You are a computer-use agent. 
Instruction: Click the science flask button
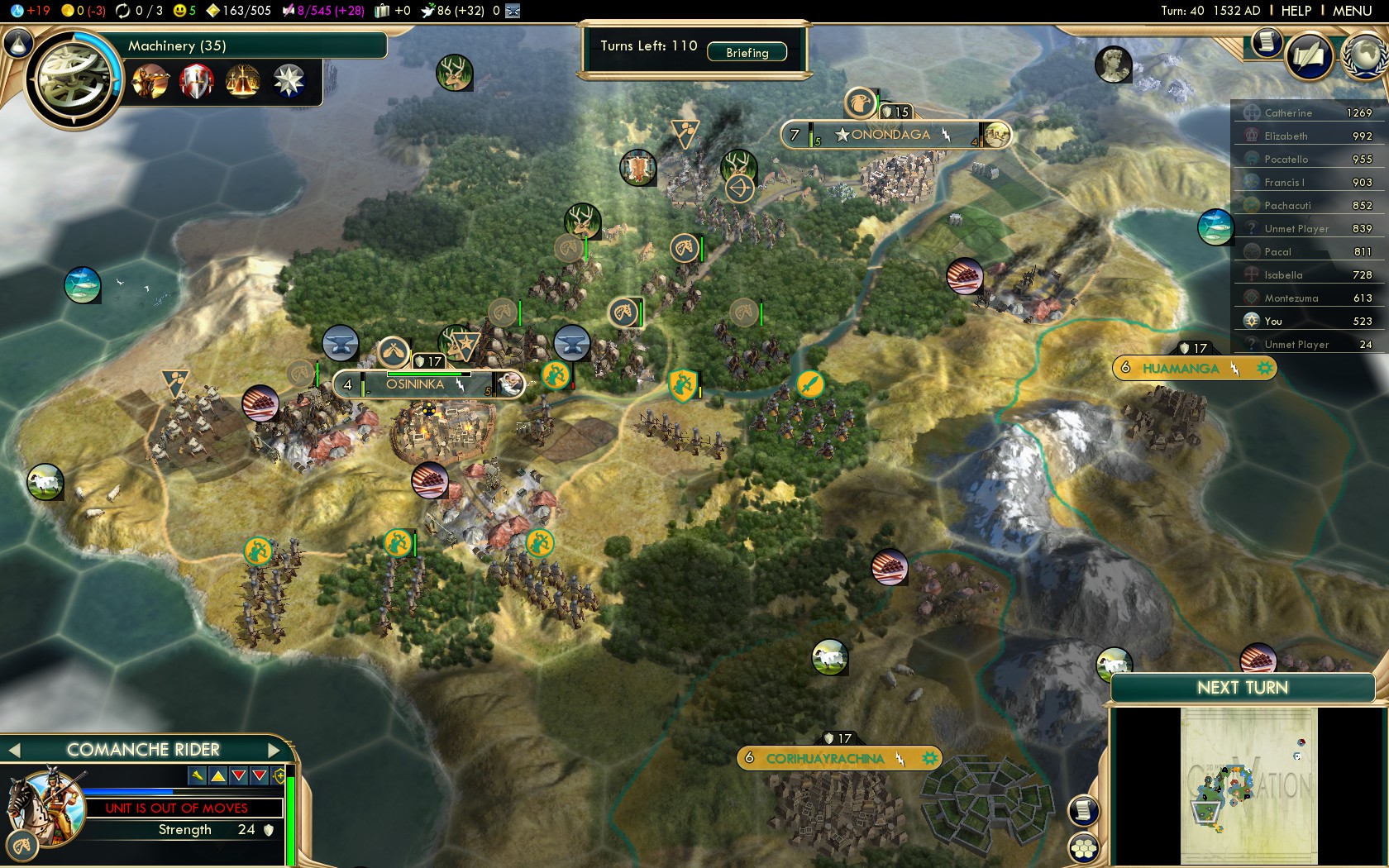coord(18,43)
